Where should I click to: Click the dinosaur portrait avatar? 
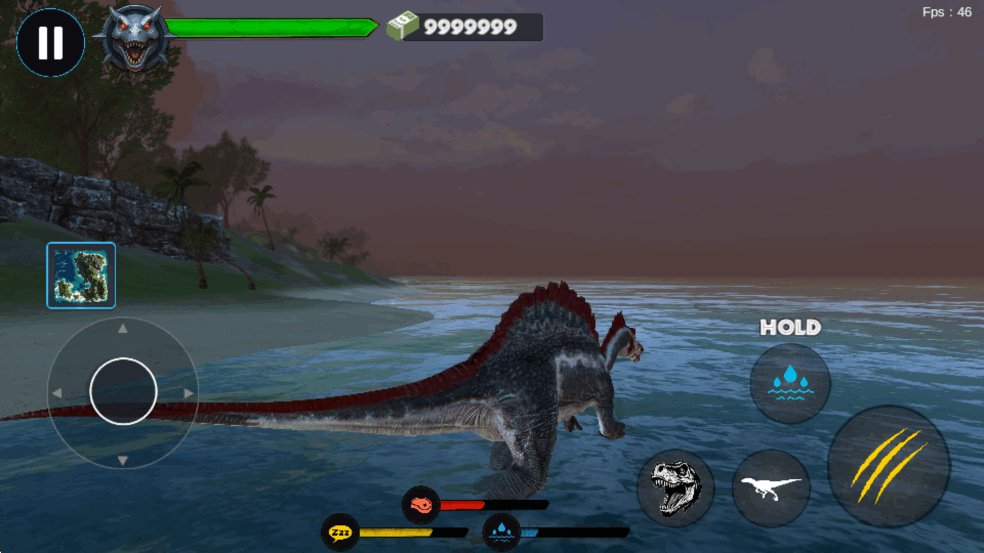133,38
